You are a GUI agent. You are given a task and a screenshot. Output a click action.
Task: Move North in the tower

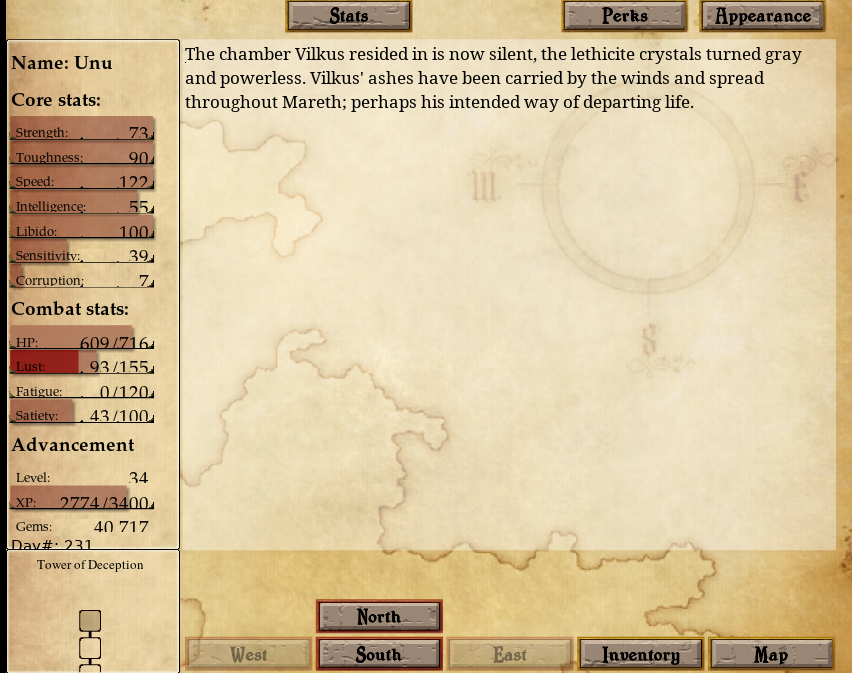[379, 617]
